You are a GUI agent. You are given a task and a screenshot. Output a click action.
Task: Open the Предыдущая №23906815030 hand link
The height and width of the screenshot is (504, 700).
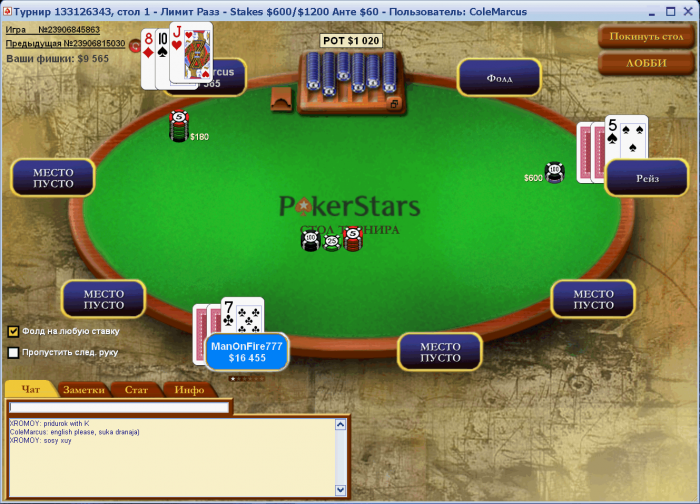[x=65, y=44]
